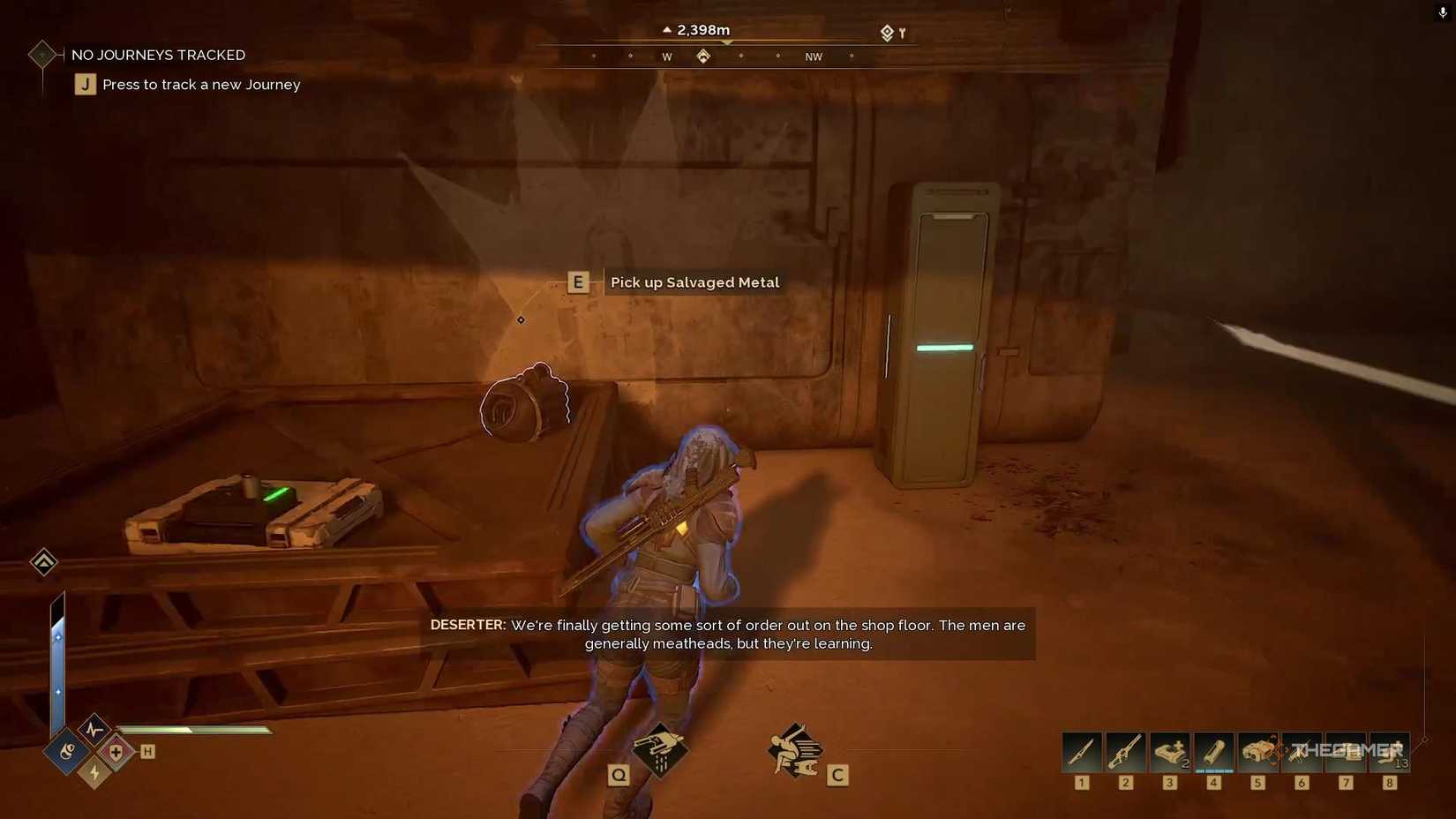Image resolution: width=1456 pixels, height=819 pixels.
Task: Click the E prompt to pick up Salvaged Metal
Action: 578,282
